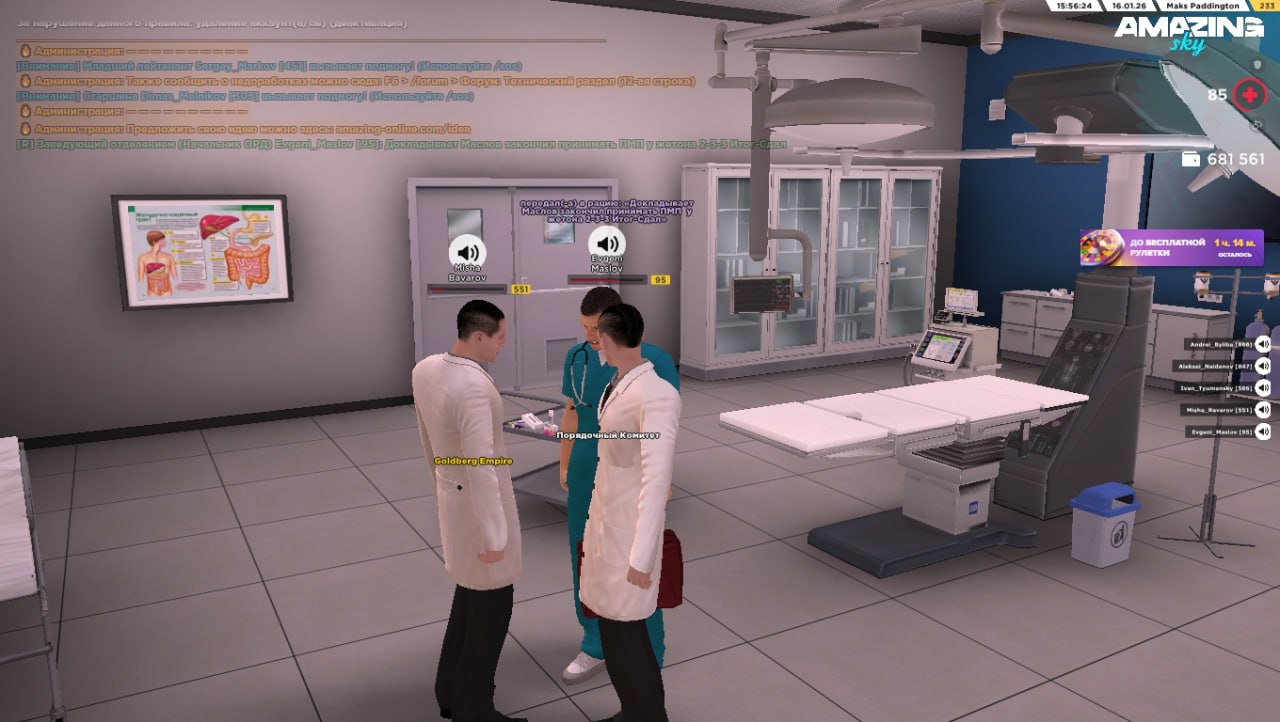Image resolution: width=1280 pixels, height=722 pixels.
Task: Click the Amazing Sky logo
Action: (1188, 33)
